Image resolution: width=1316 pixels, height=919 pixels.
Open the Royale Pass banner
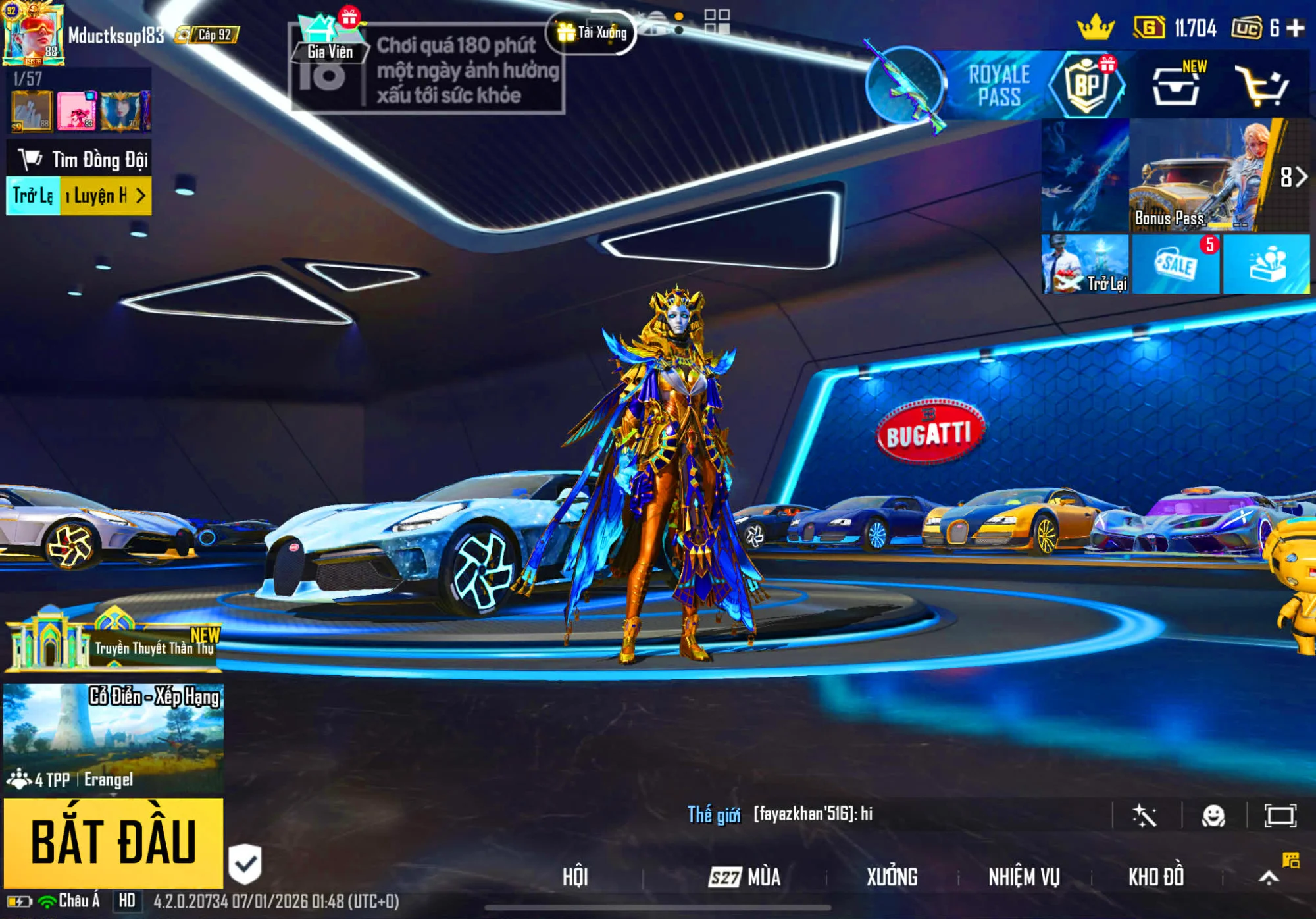(x=998, y=86)
